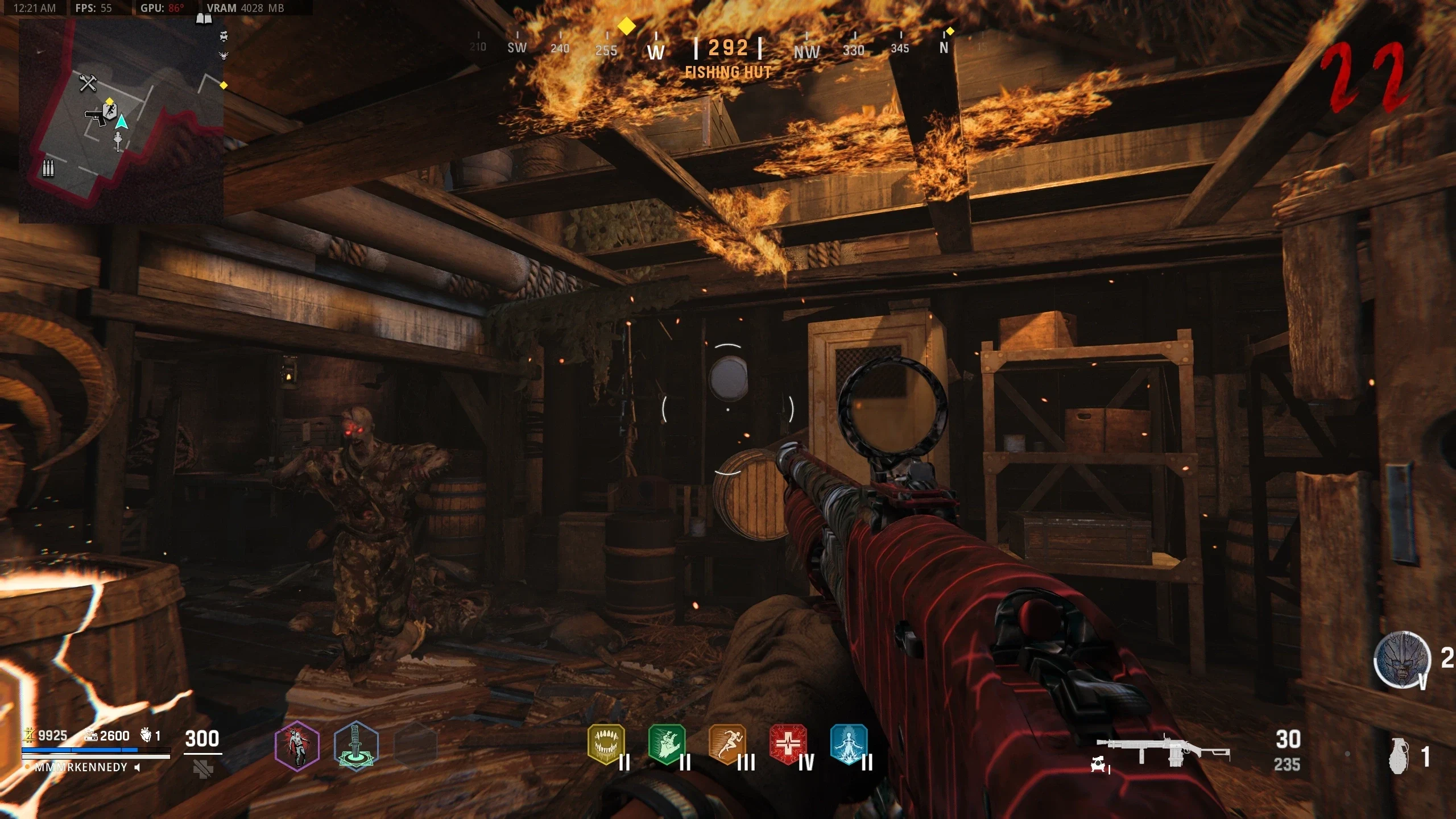This screenshot has height=819, width=1456.
Task: Select the purple zombie covenant hexagon
Action: (297, 746)
